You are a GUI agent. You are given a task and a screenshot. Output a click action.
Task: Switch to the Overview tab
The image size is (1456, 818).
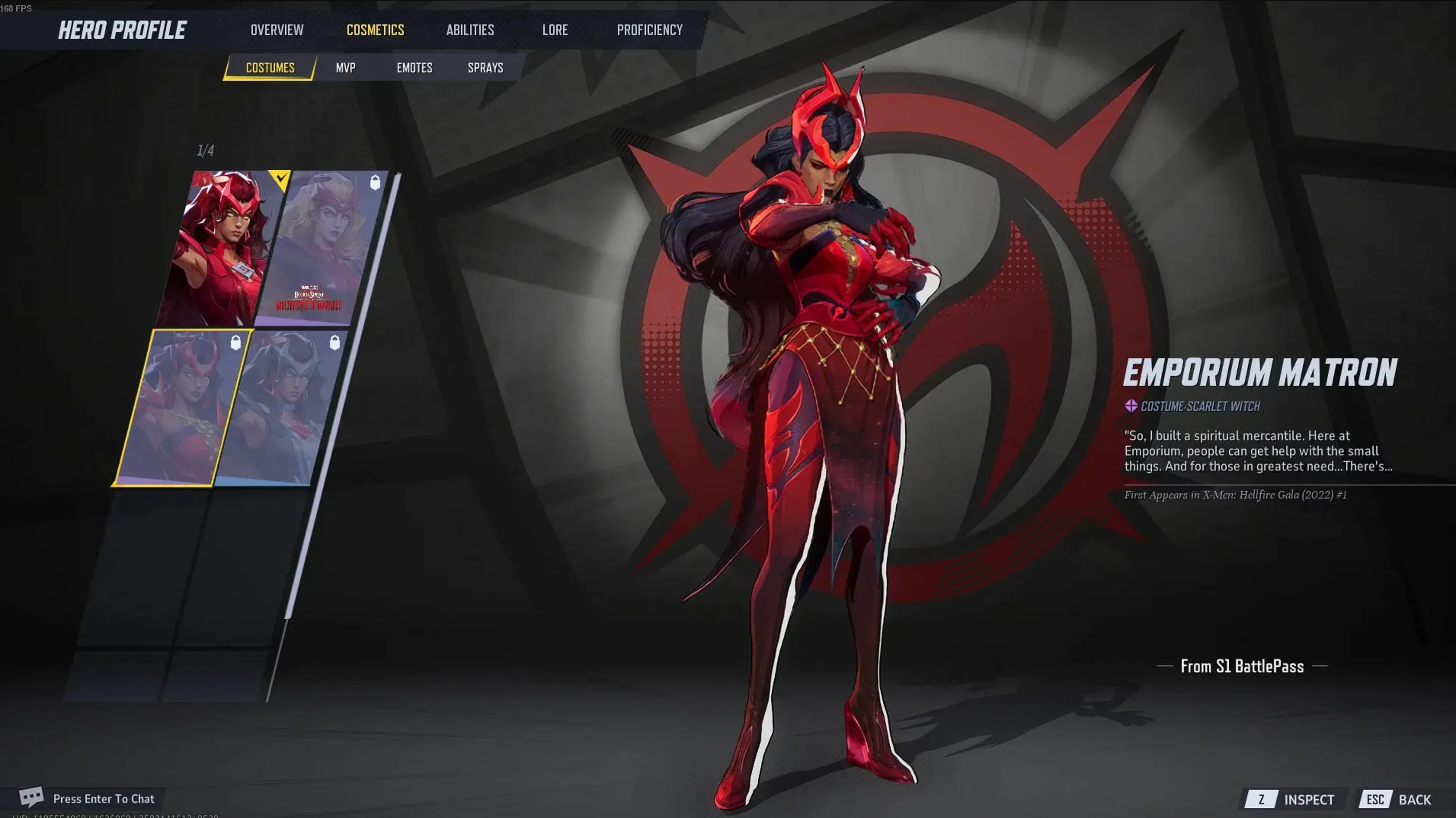coord(277,30)
